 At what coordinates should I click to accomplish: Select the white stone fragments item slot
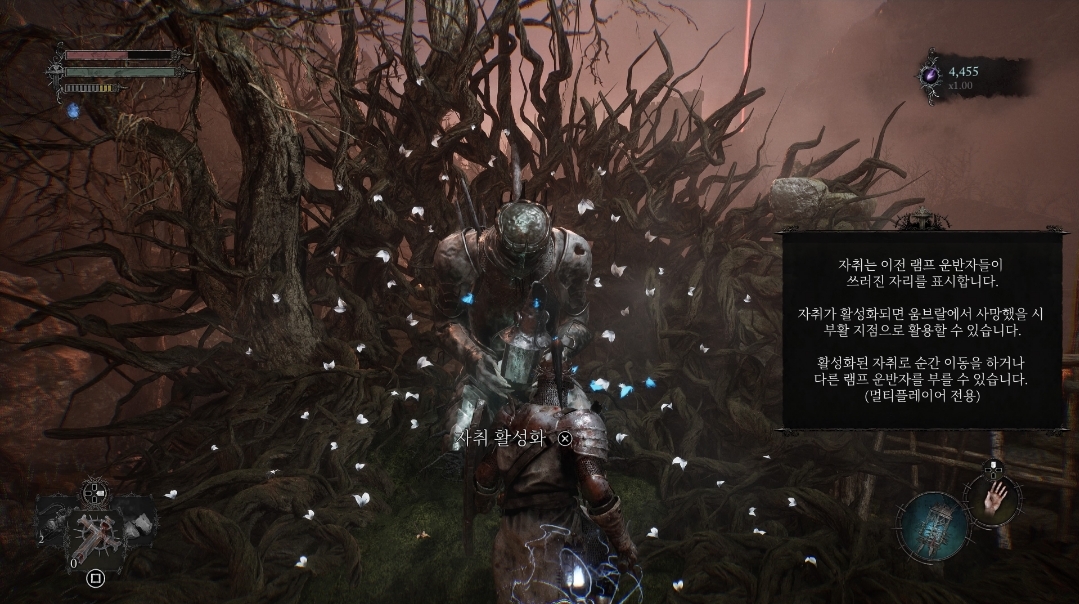click(138, 523)
